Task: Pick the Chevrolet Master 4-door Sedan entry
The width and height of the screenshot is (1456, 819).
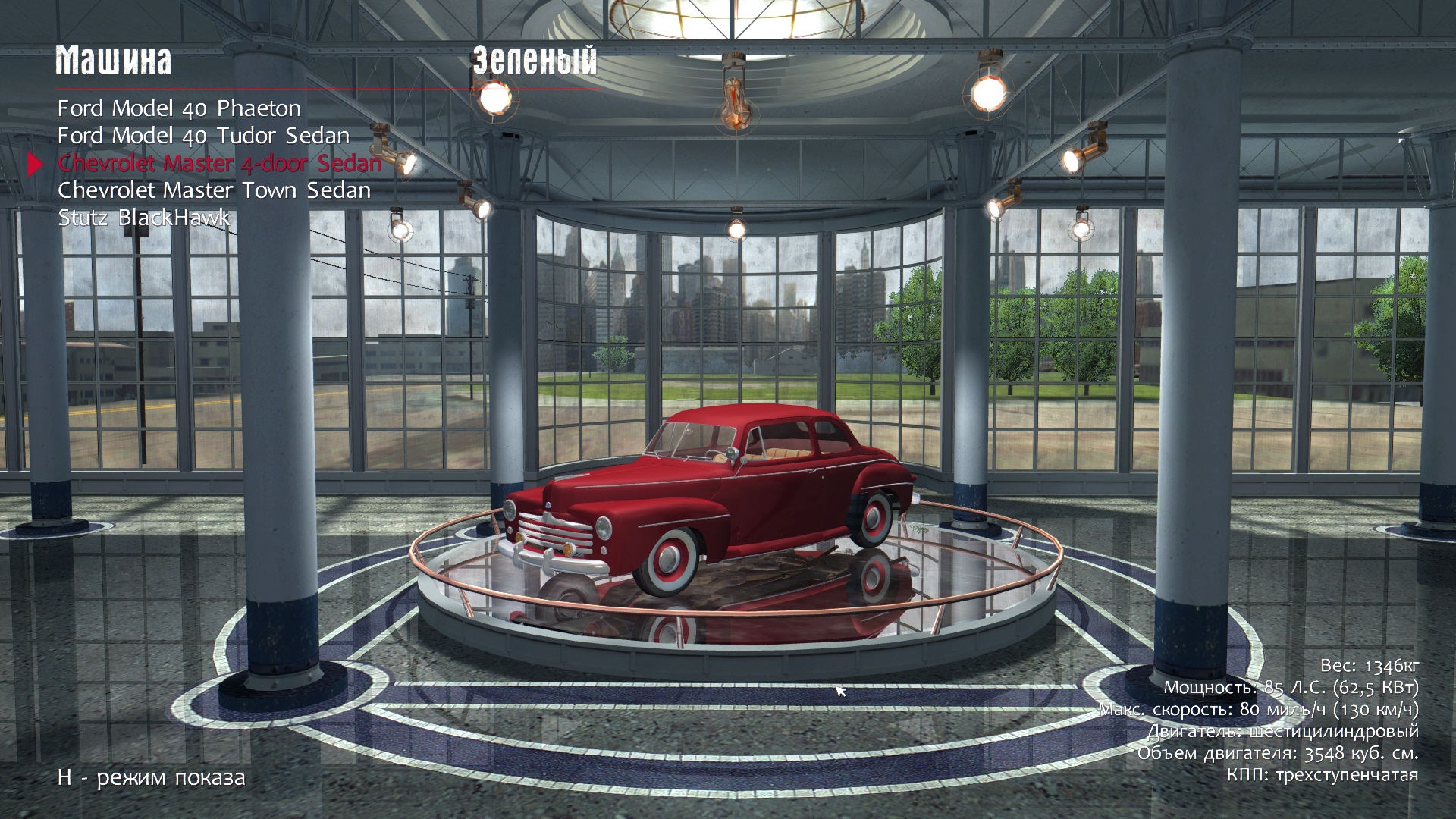Action: pyautogui.click(x=219, y=163)
